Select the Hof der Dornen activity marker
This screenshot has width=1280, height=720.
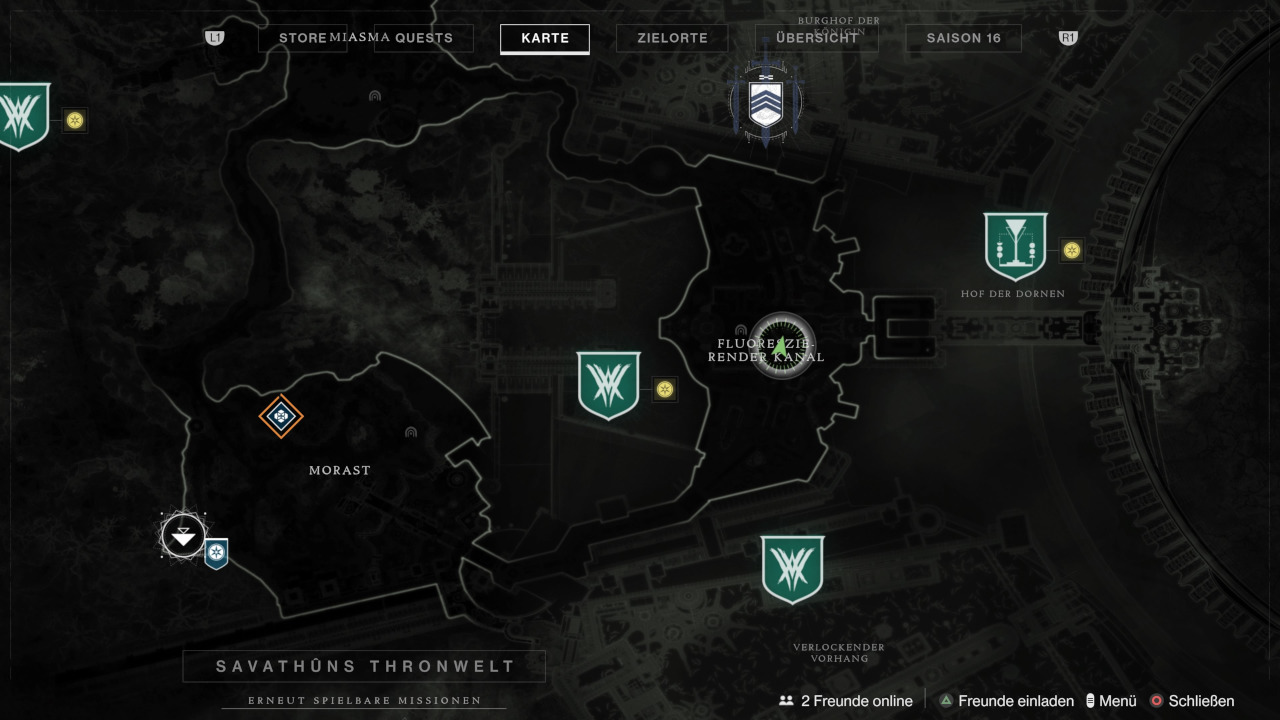1015,246
